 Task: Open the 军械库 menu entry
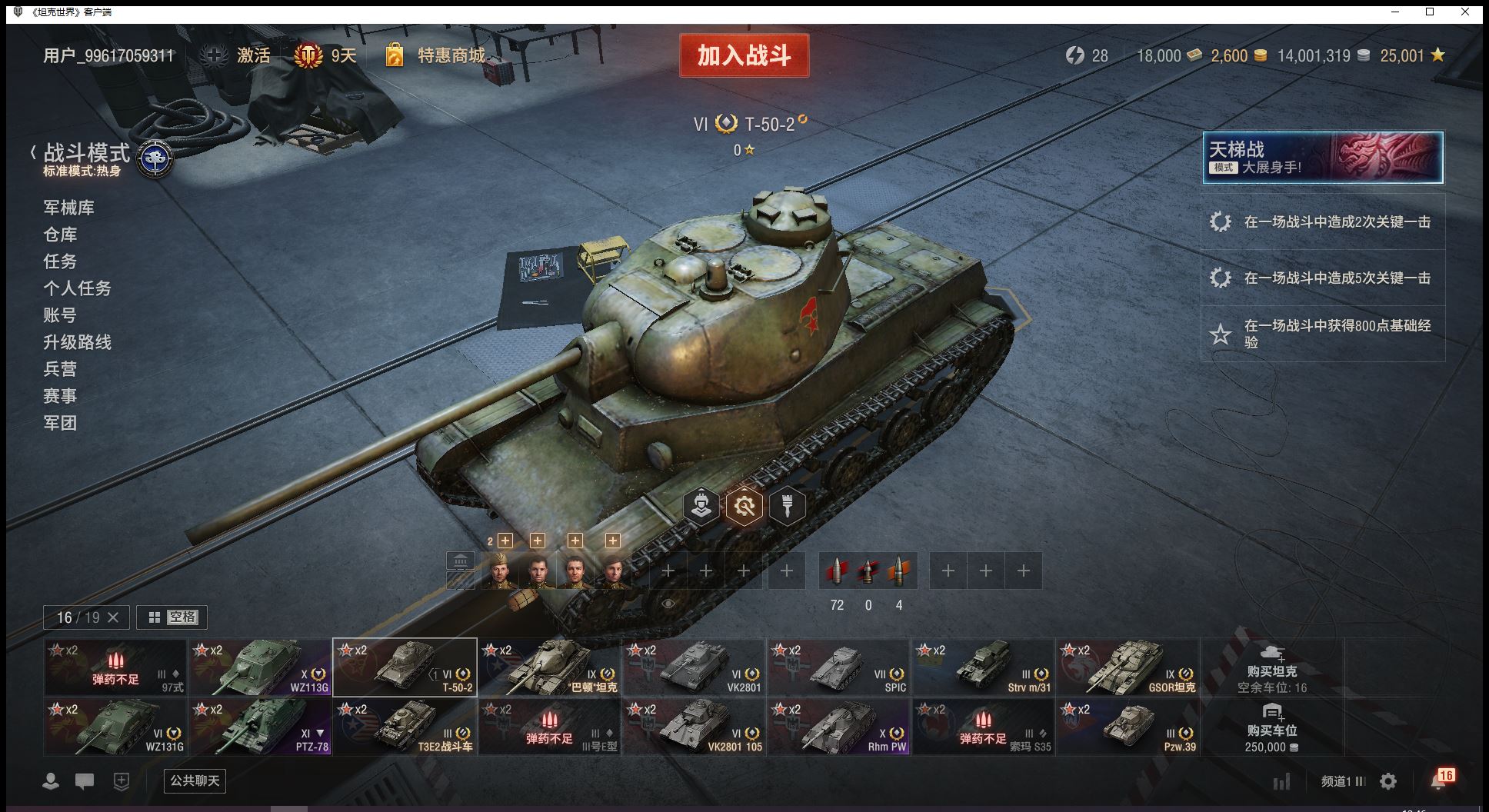[x=69, y=208]
